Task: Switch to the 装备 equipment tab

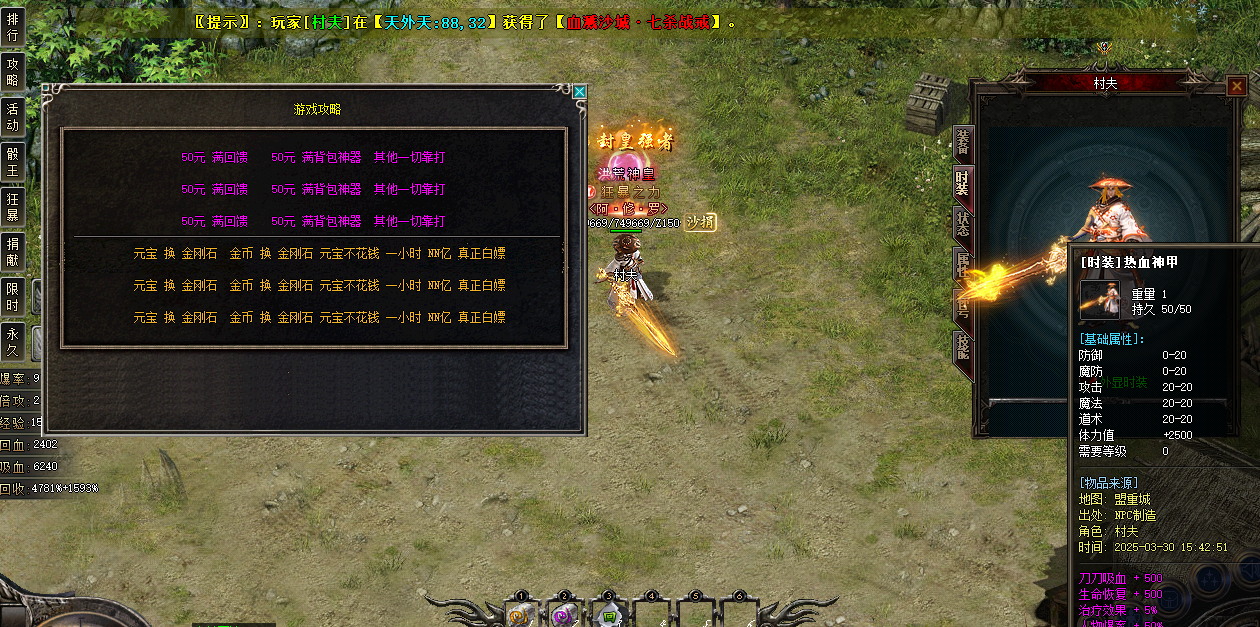Action: [962, 143]
